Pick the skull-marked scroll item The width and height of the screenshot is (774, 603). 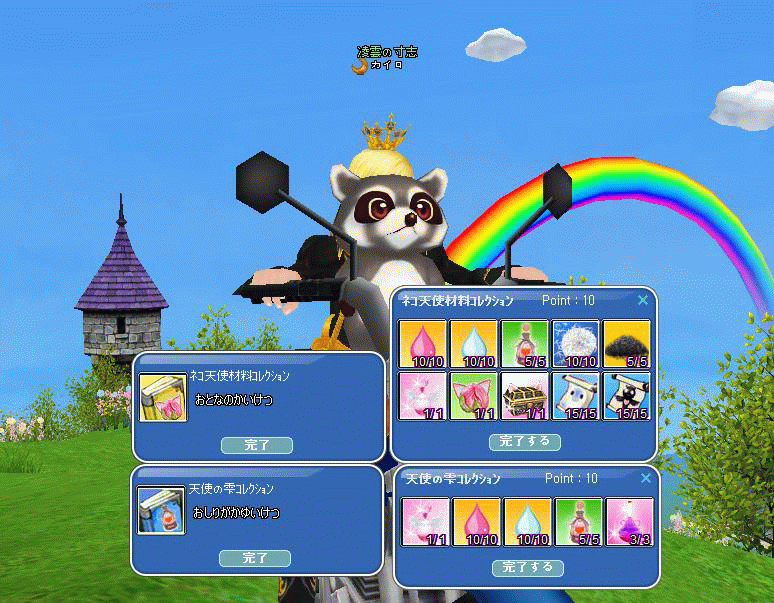(x=627, y=396)
